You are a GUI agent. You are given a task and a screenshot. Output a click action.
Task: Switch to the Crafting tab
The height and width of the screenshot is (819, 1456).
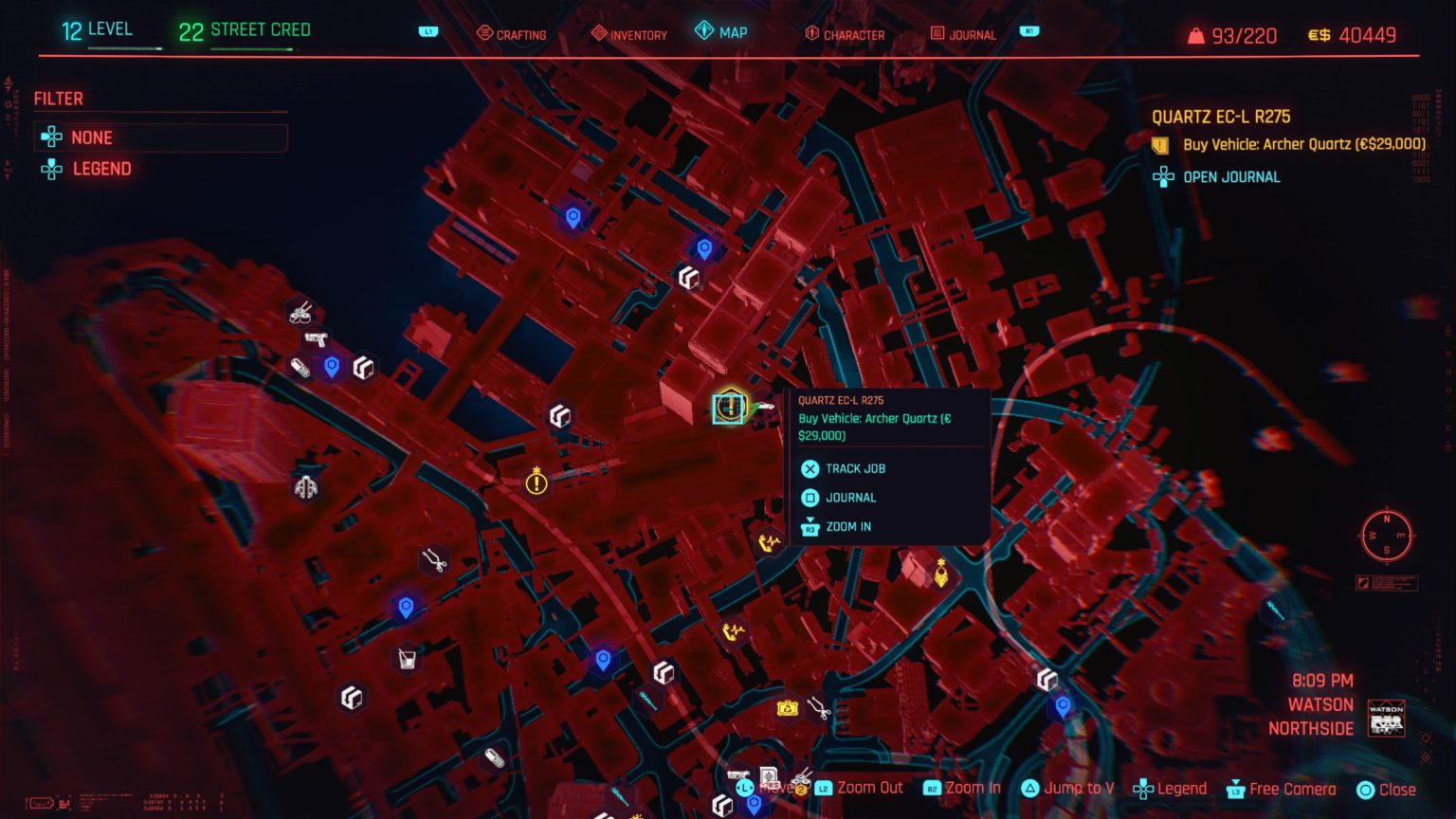[x=511, y=35]
